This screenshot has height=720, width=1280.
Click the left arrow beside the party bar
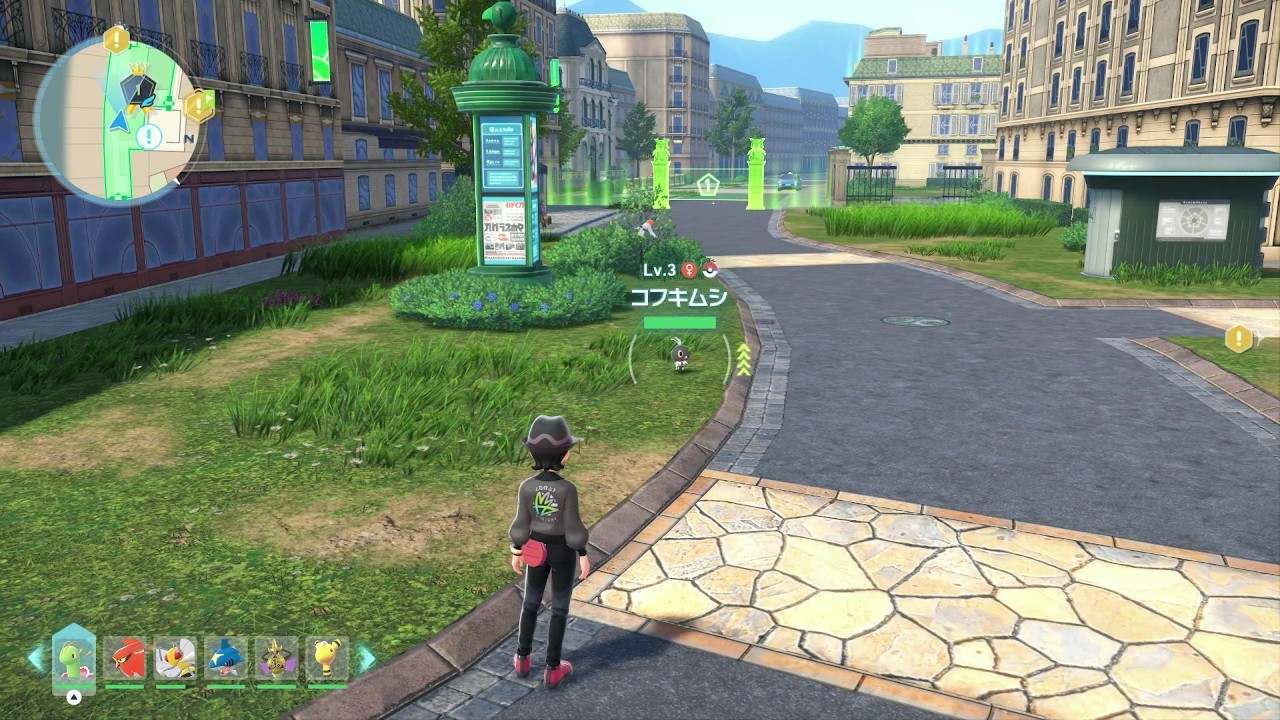pyautogui.click(x=36, y=658)
